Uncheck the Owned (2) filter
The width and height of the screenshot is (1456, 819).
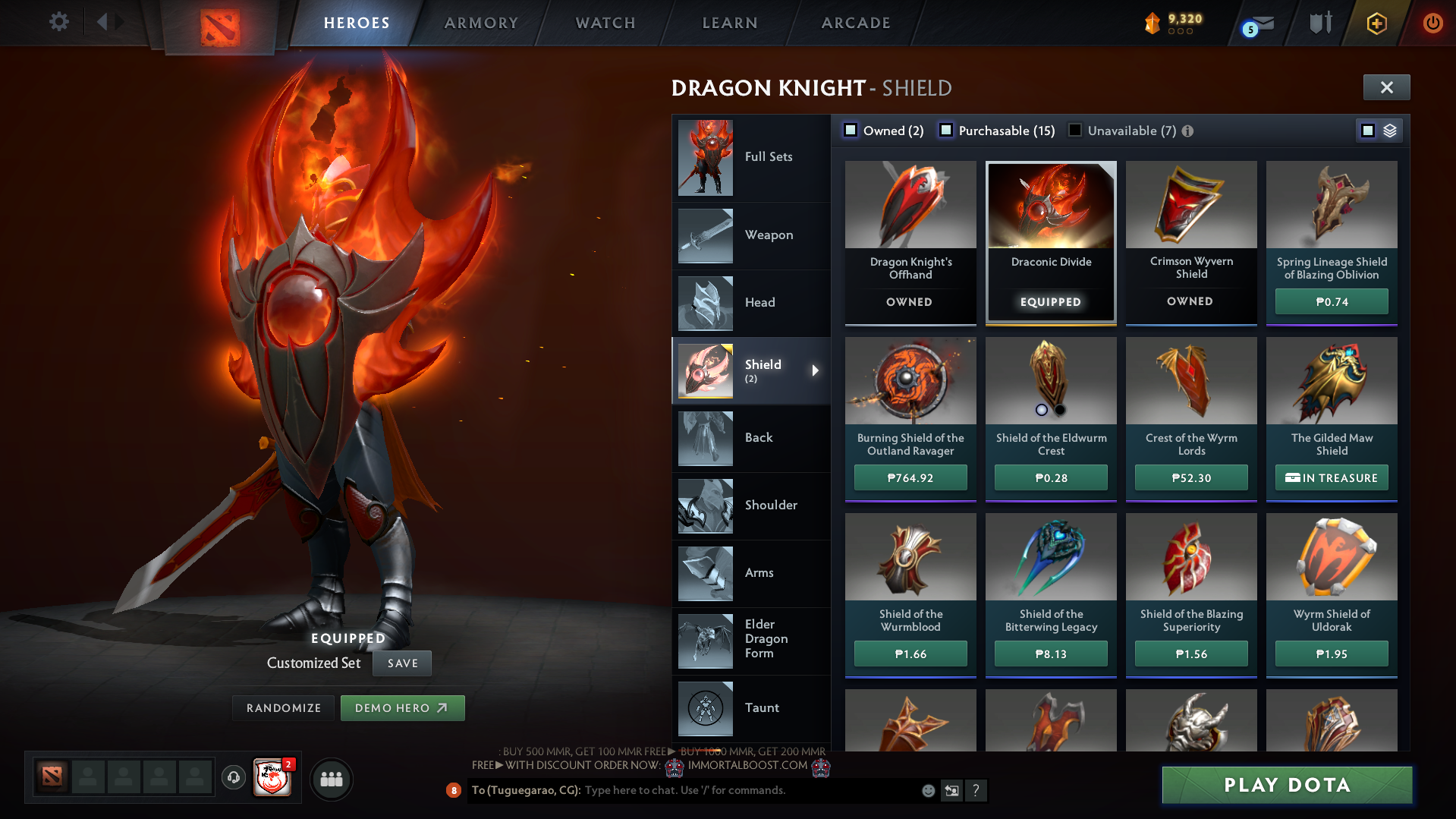(851, 131)
